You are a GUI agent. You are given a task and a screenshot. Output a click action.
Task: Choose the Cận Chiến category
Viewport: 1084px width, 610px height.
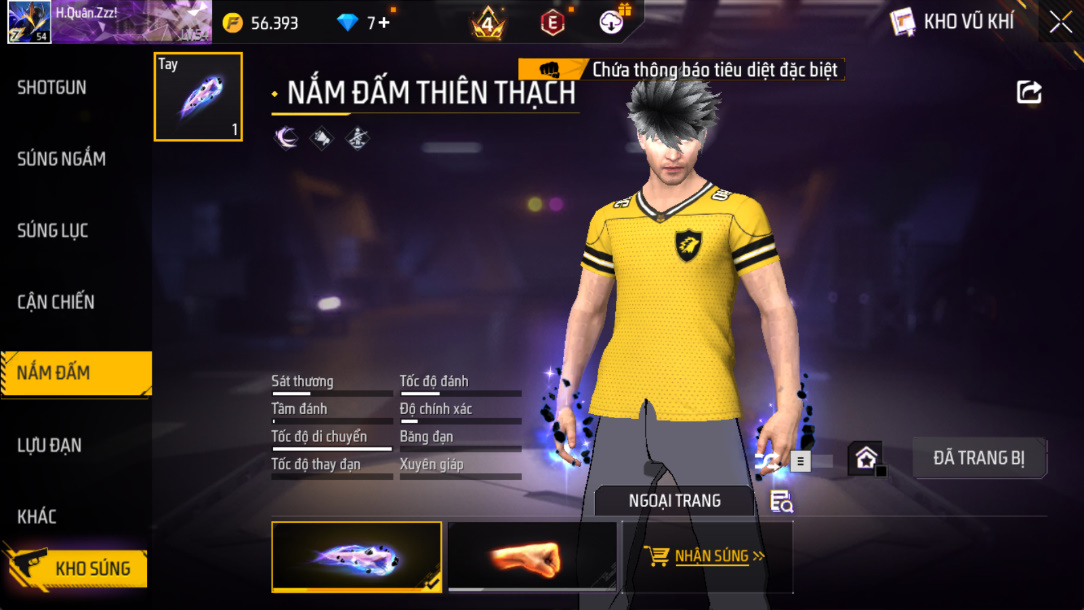point(56,302)
